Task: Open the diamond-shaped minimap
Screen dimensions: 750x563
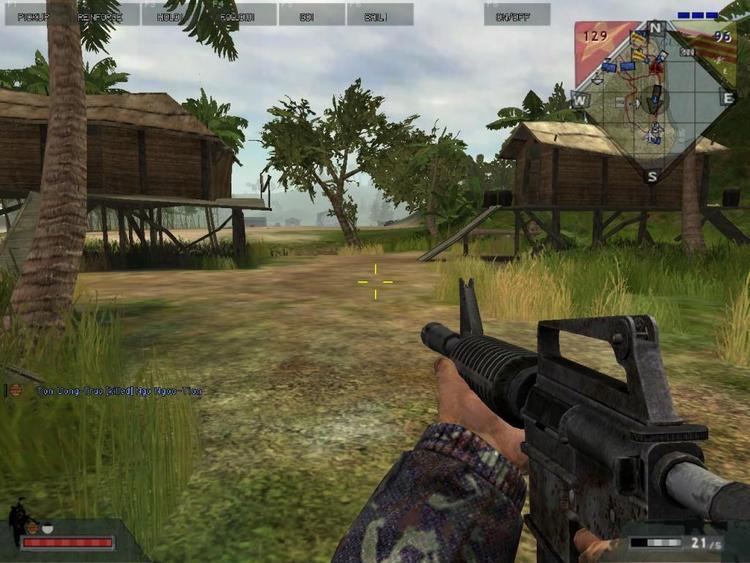Action: tap(654, 98)
